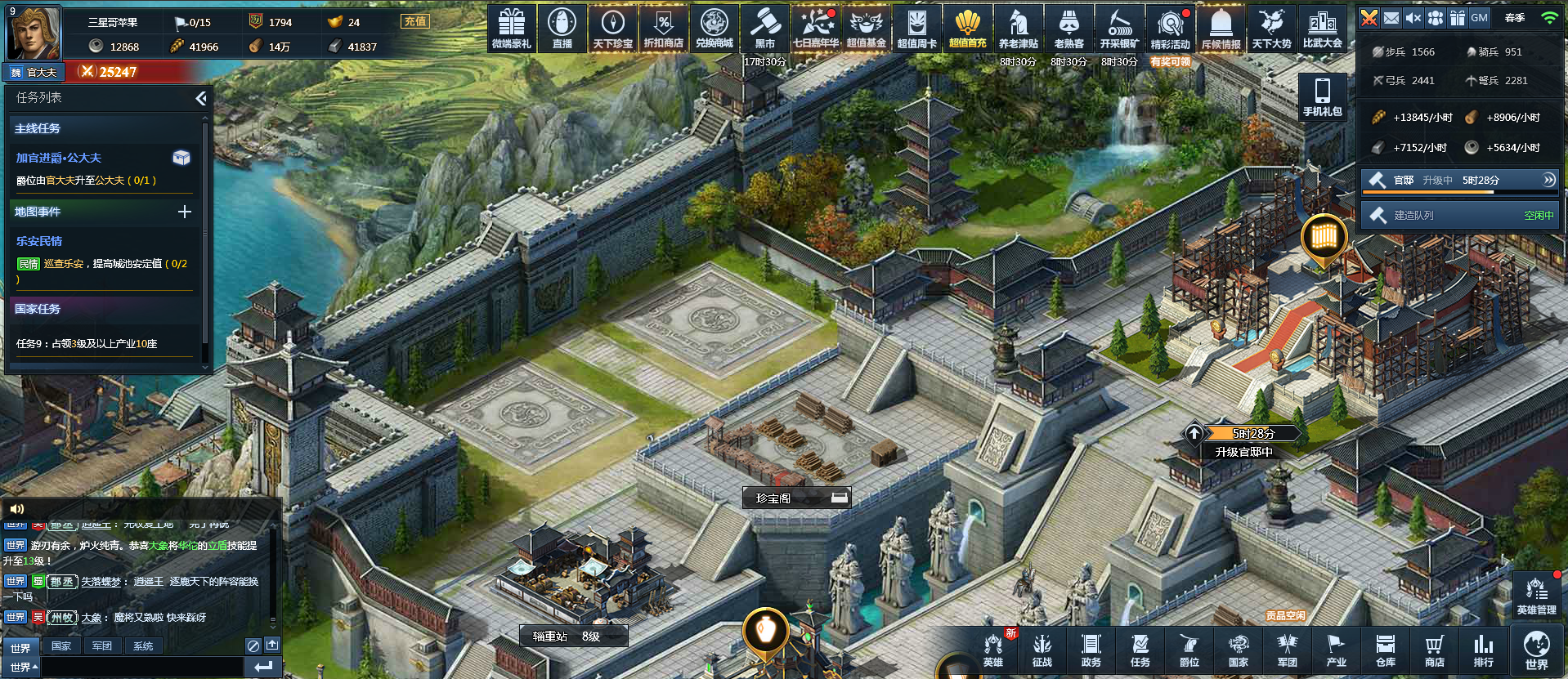
Task: Click the chat message input field
Action: coord(142,667)
